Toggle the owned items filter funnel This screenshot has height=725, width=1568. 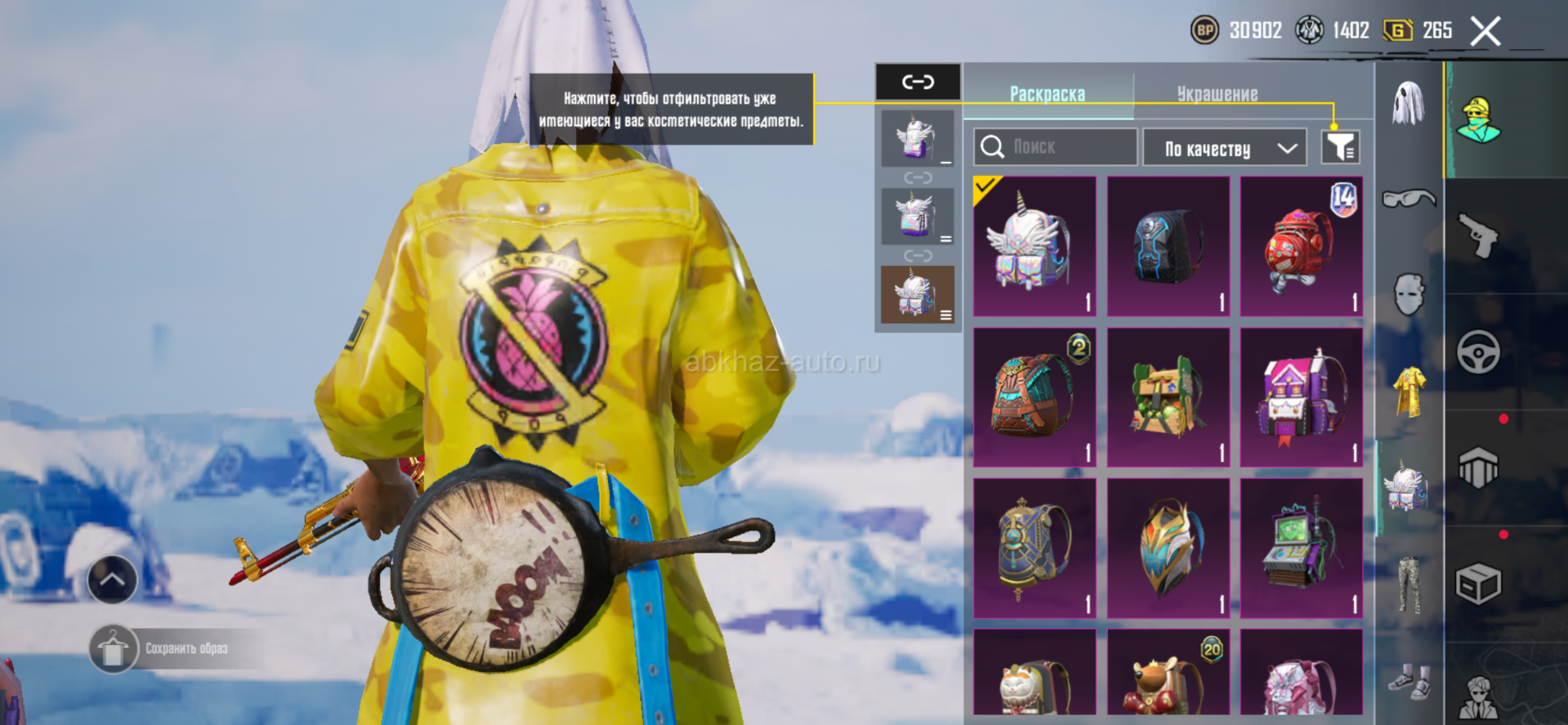click(x=1340, y=147)
